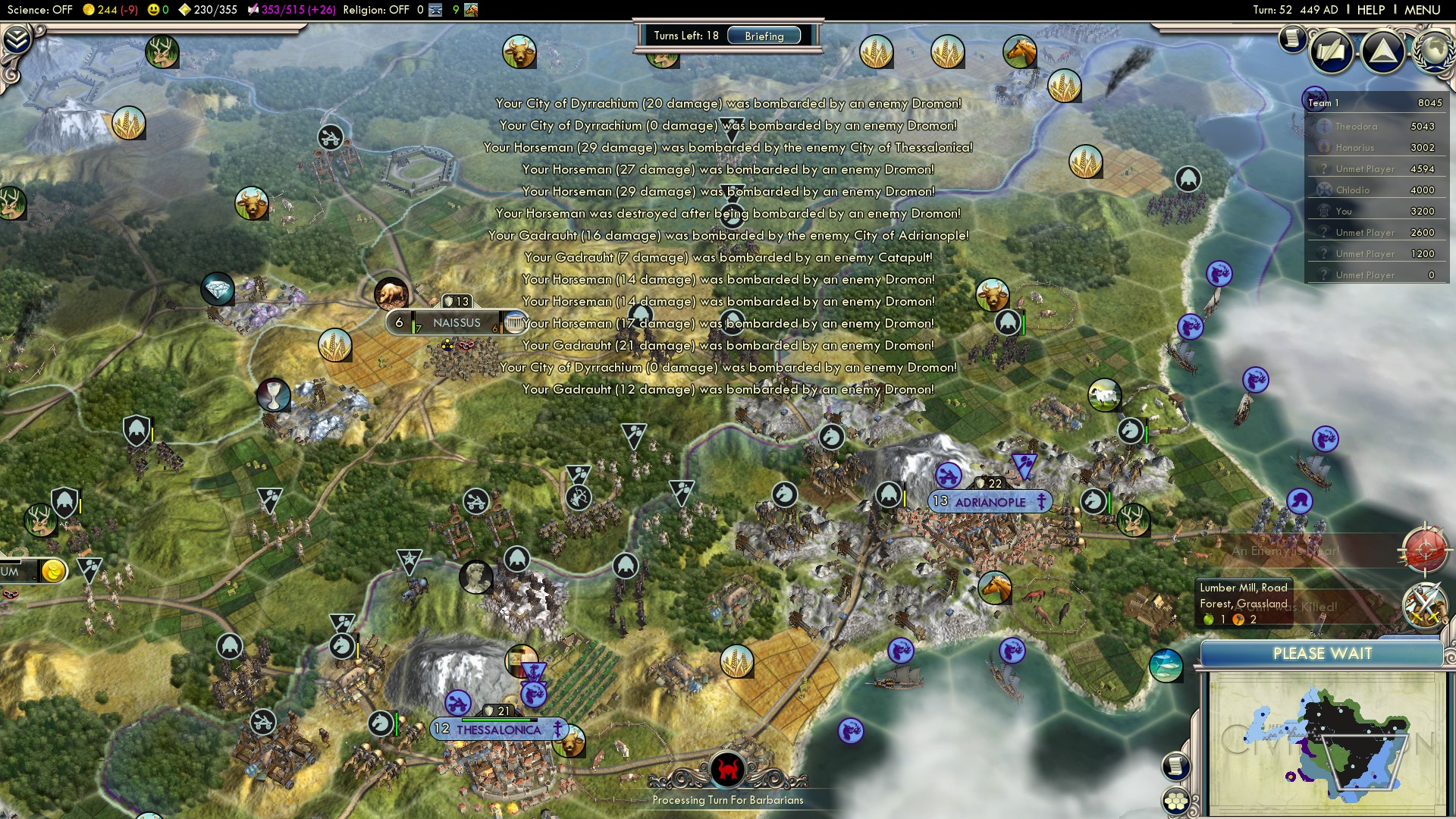The height and width of the screenshot is (819, 1456).
Task: Open the scroll icon left of the minimap
Action: pos(1175,766)
